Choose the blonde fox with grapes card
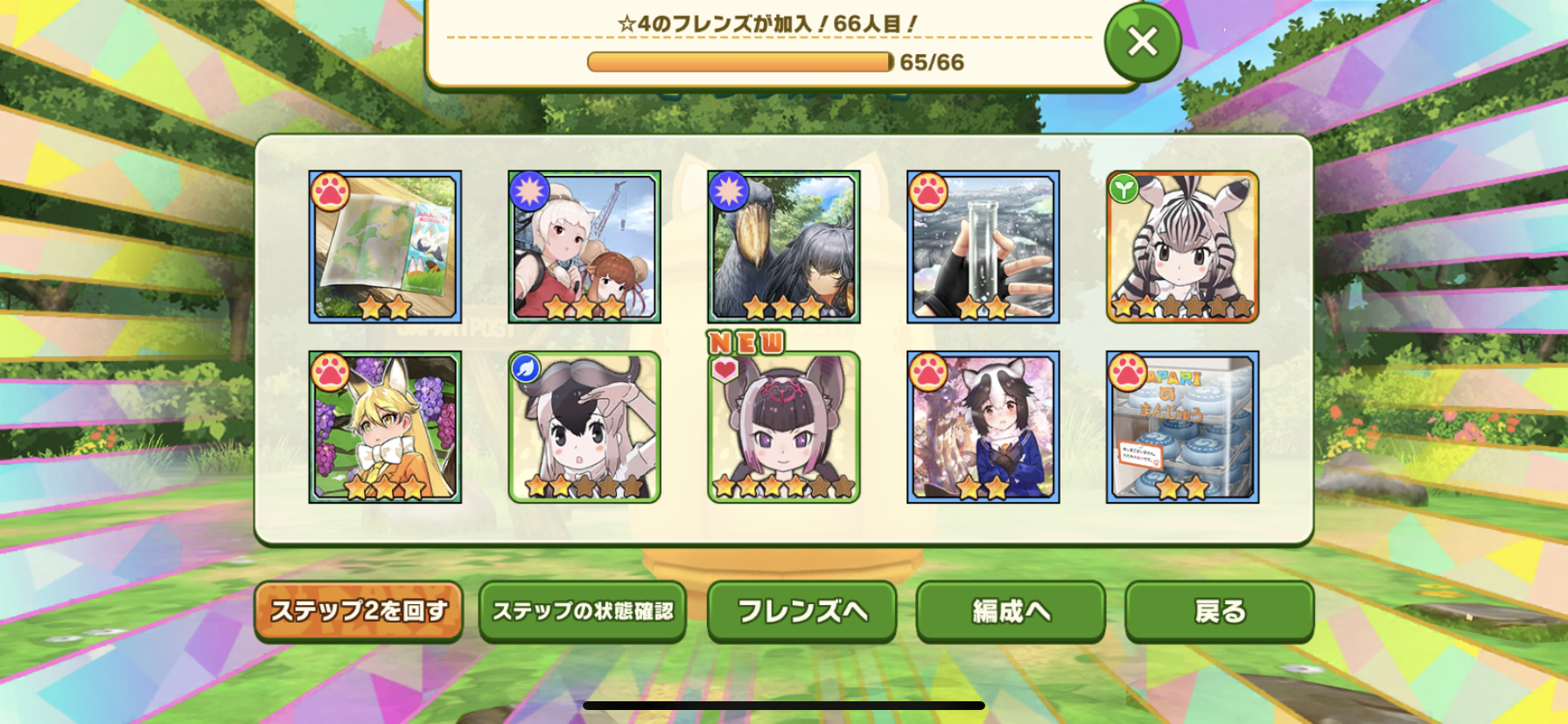The height and width of the screenshot is (724, 1568). (x=385, y=427)
